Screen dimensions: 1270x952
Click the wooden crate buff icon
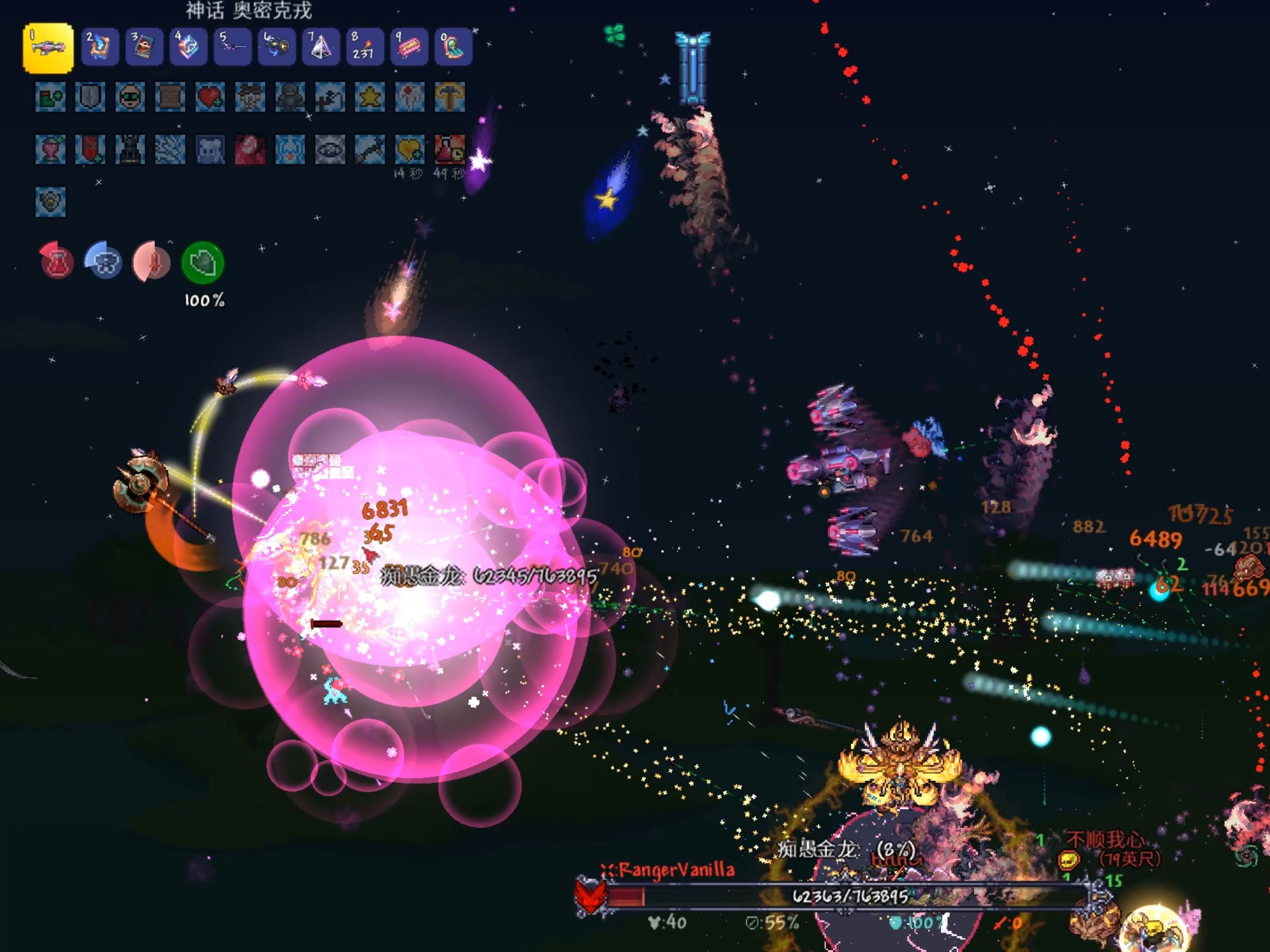(x=170, y=97)
